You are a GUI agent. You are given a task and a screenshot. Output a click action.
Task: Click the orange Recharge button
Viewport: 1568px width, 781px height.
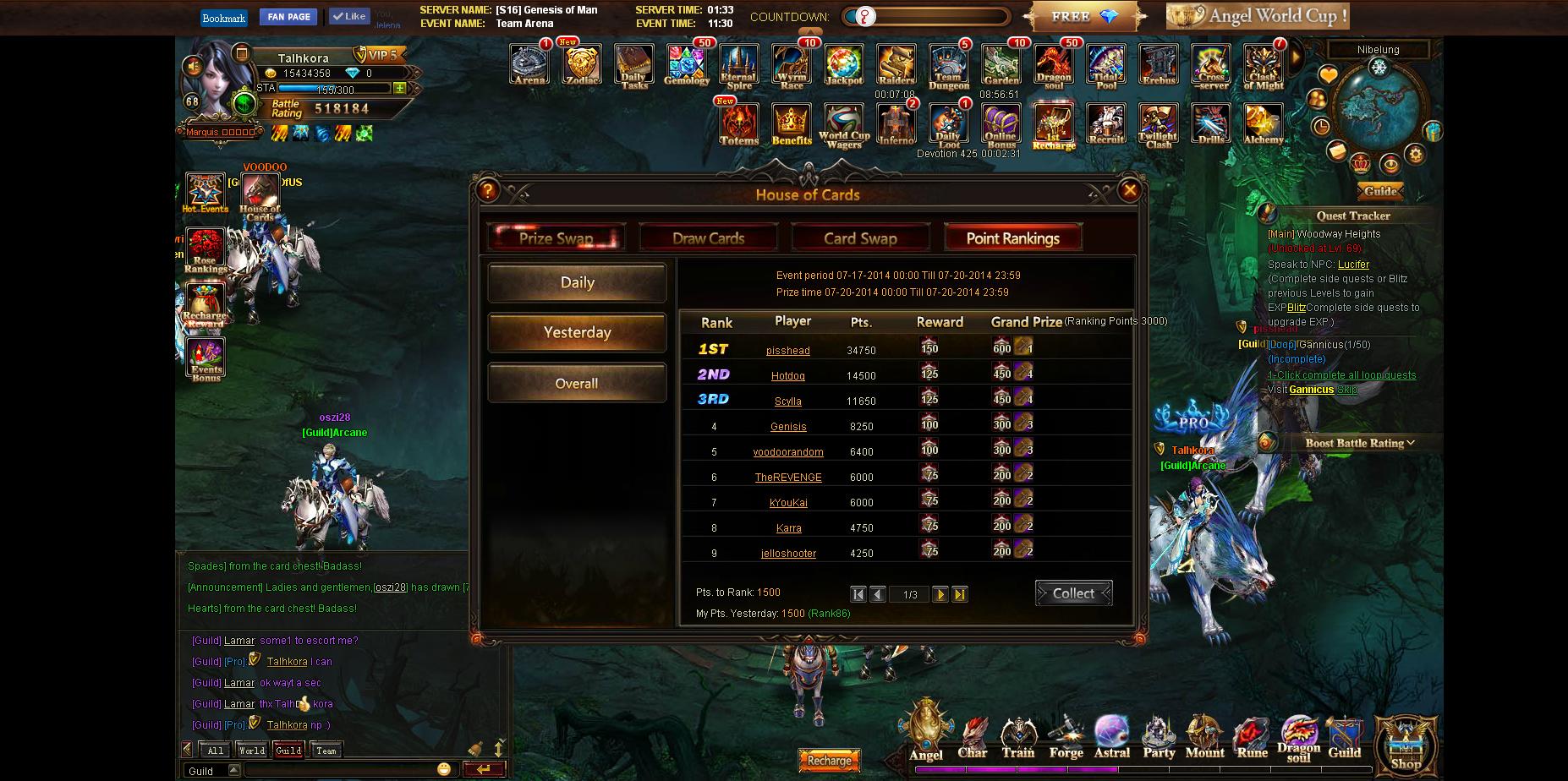tap(829, 761)
